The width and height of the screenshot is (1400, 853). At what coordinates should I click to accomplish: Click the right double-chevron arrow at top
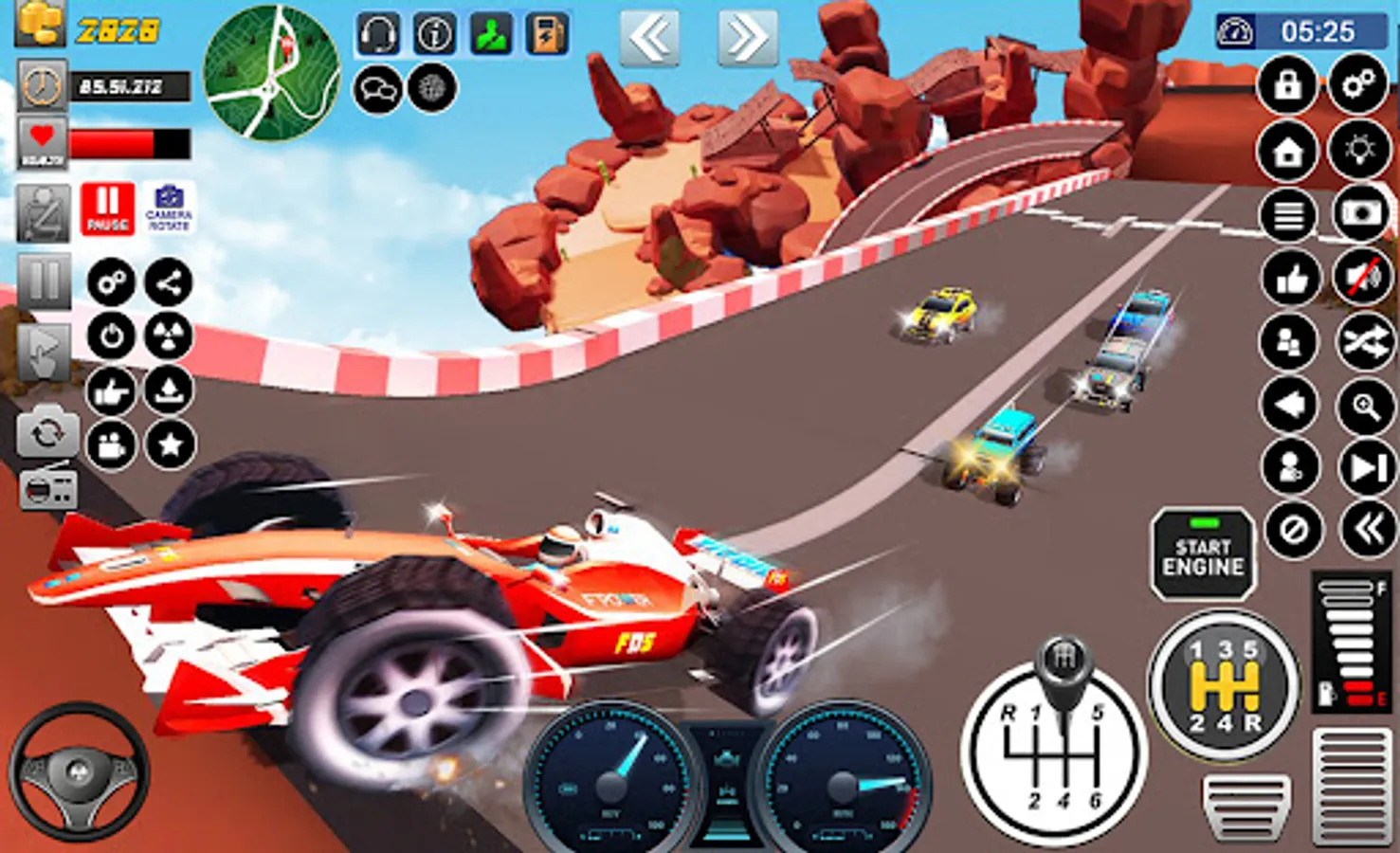click(747, 39)
